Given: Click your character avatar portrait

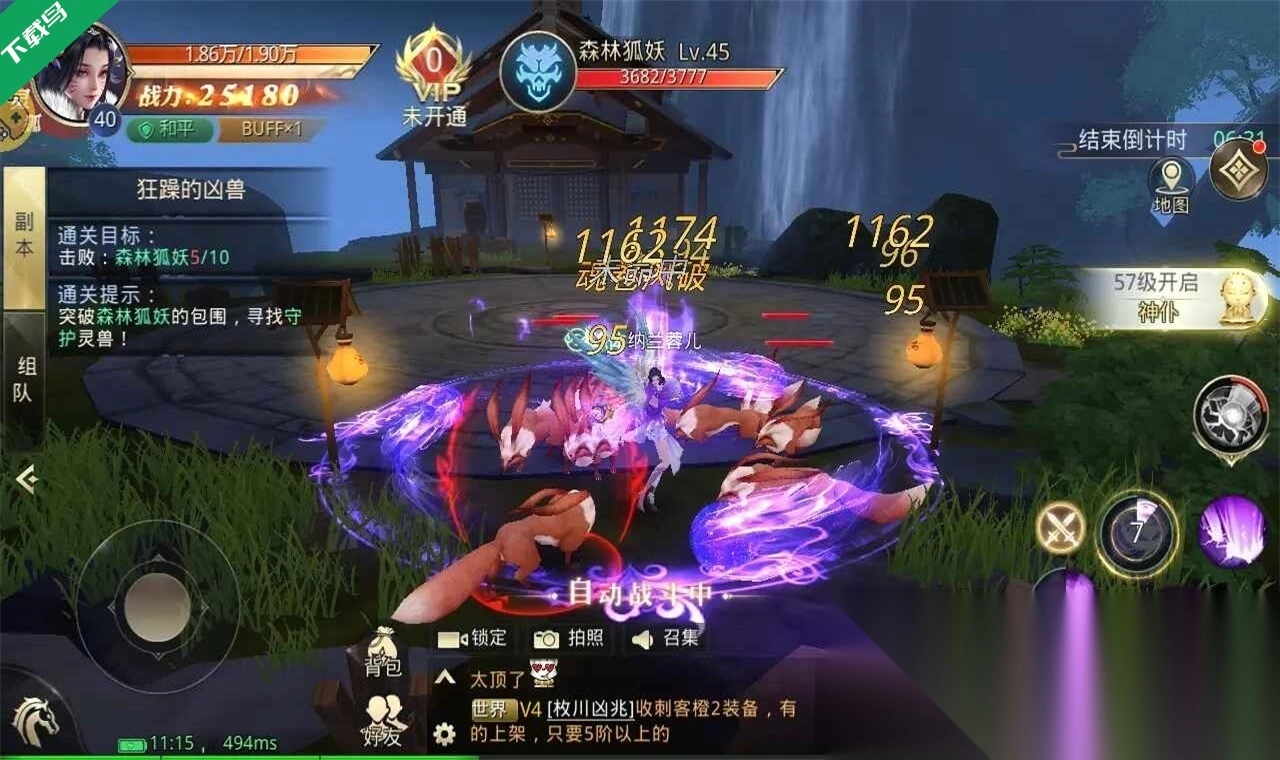Looking at the screenshot, I should click(x=84, y=75).
